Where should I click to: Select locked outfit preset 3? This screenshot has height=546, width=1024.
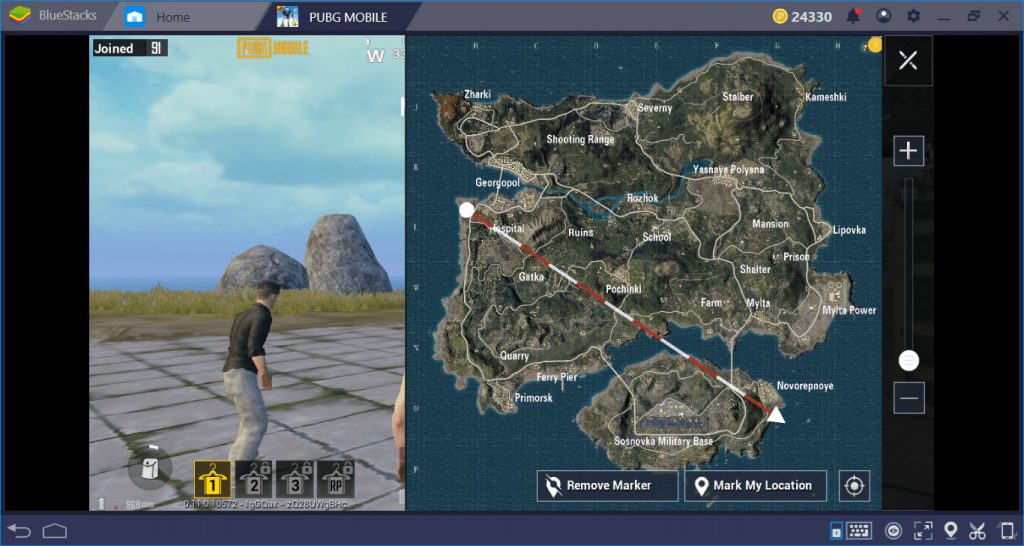click(295, 480)
